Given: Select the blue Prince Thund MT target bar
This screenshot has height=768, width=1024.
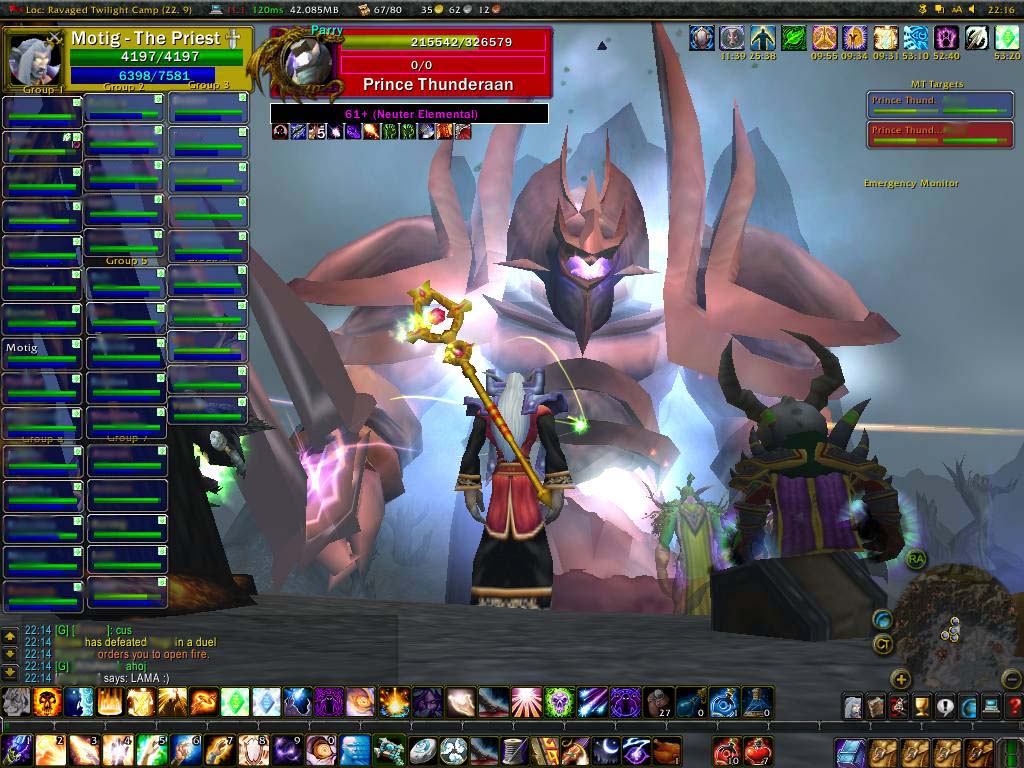Looking at the screenshot, I should coord(939,105).
